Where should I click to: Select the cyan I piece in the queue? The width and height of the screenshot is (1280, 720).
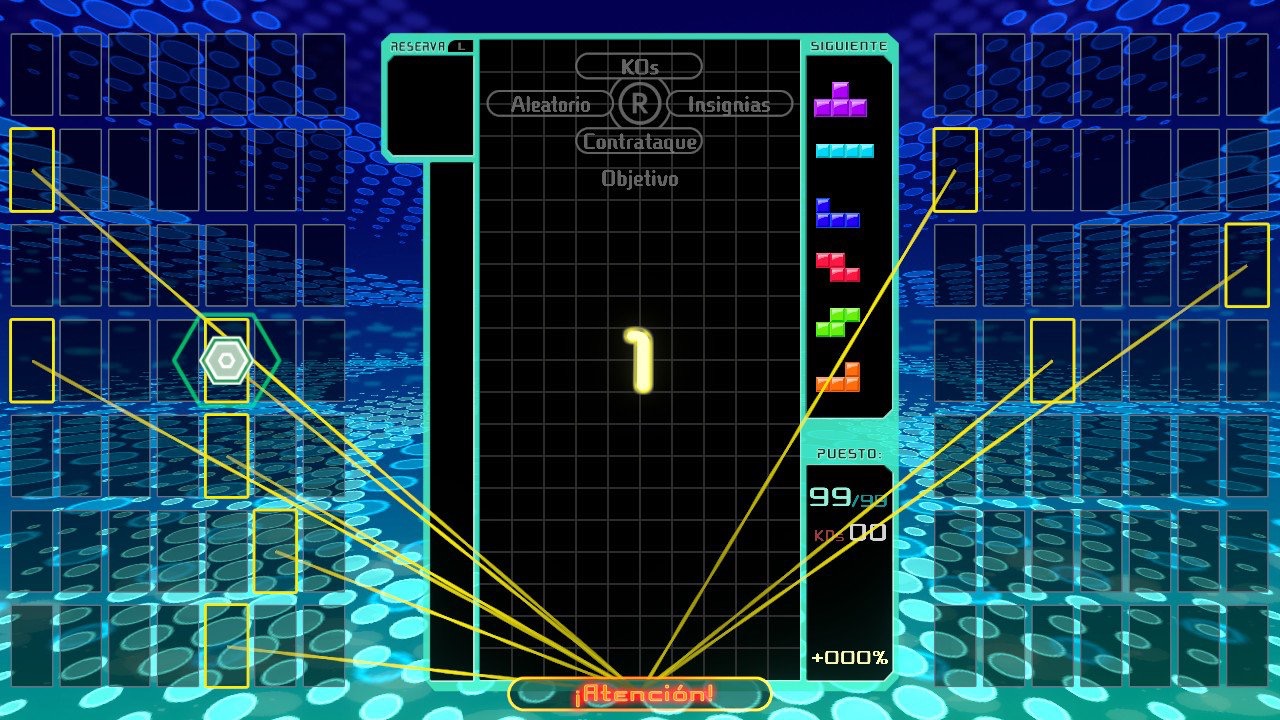(844, 151)
